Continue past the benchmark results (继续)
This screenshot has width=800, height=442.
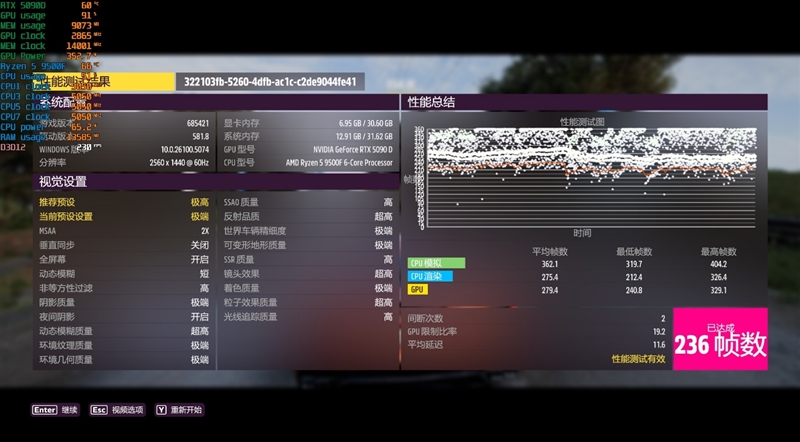pyautogui.click(x=56, y=410)
